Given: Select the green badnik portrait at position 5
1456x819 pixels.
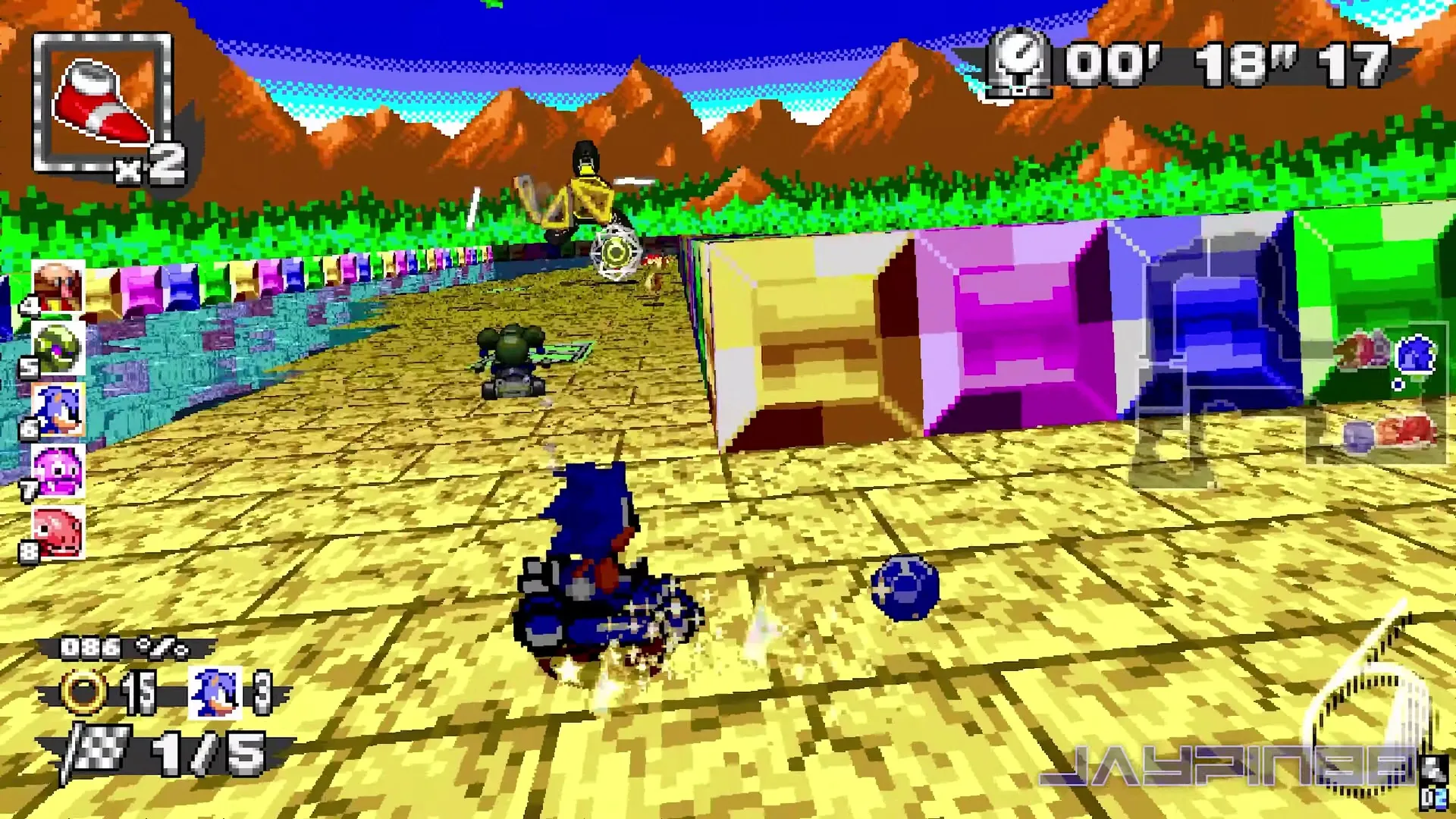Looking at the screenshot, I should click(59, 349).
